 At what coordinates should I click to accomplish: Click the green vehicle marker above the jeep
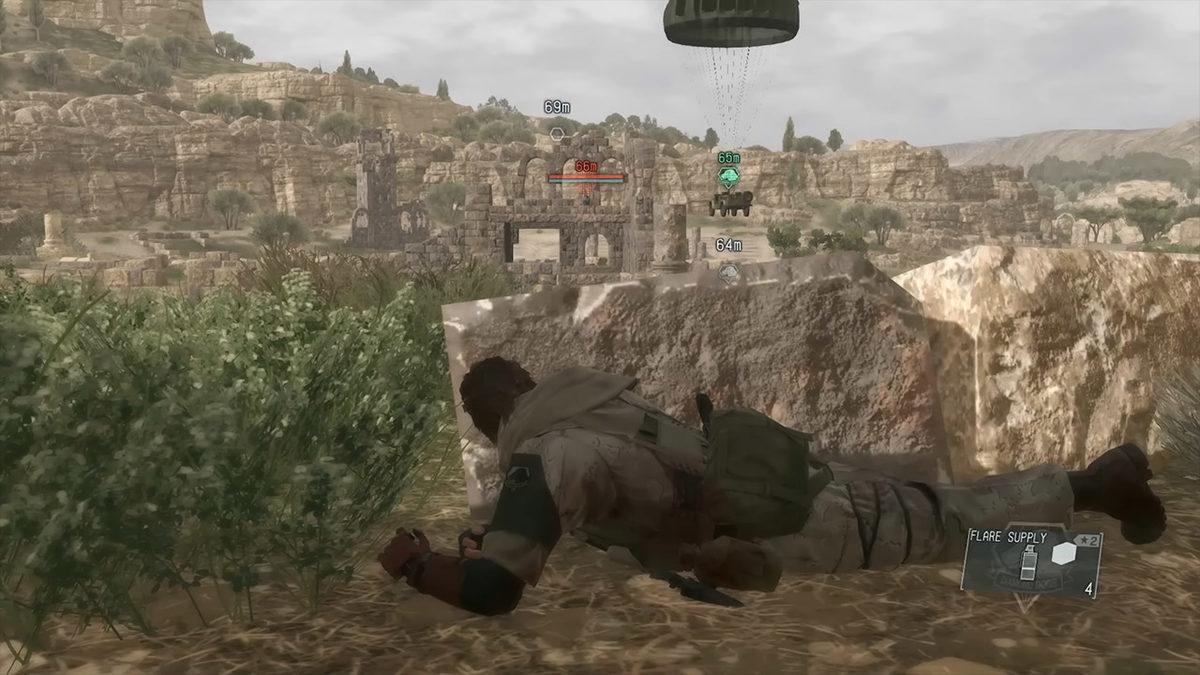click(x=729, y=176)
